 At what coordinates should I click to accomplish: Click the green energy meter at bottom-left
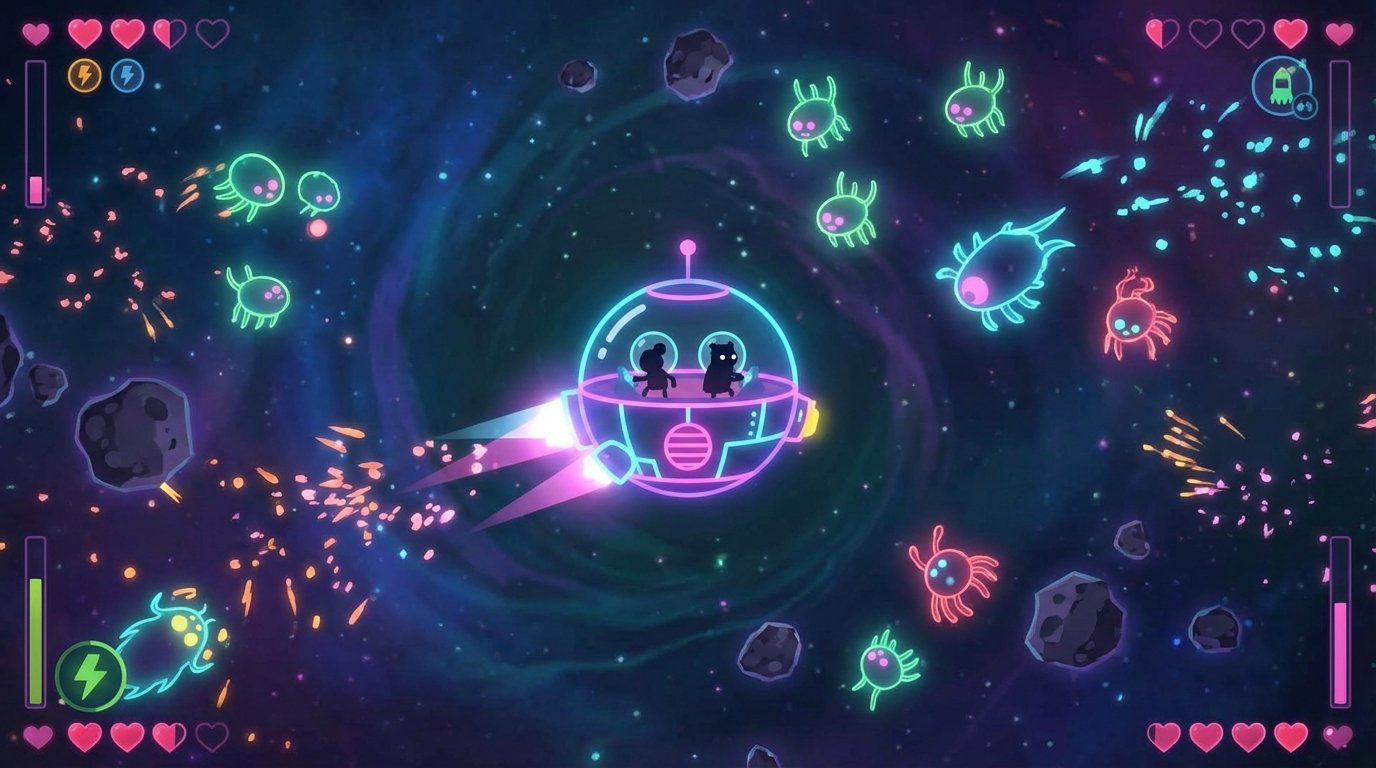(x=38, y=620)
